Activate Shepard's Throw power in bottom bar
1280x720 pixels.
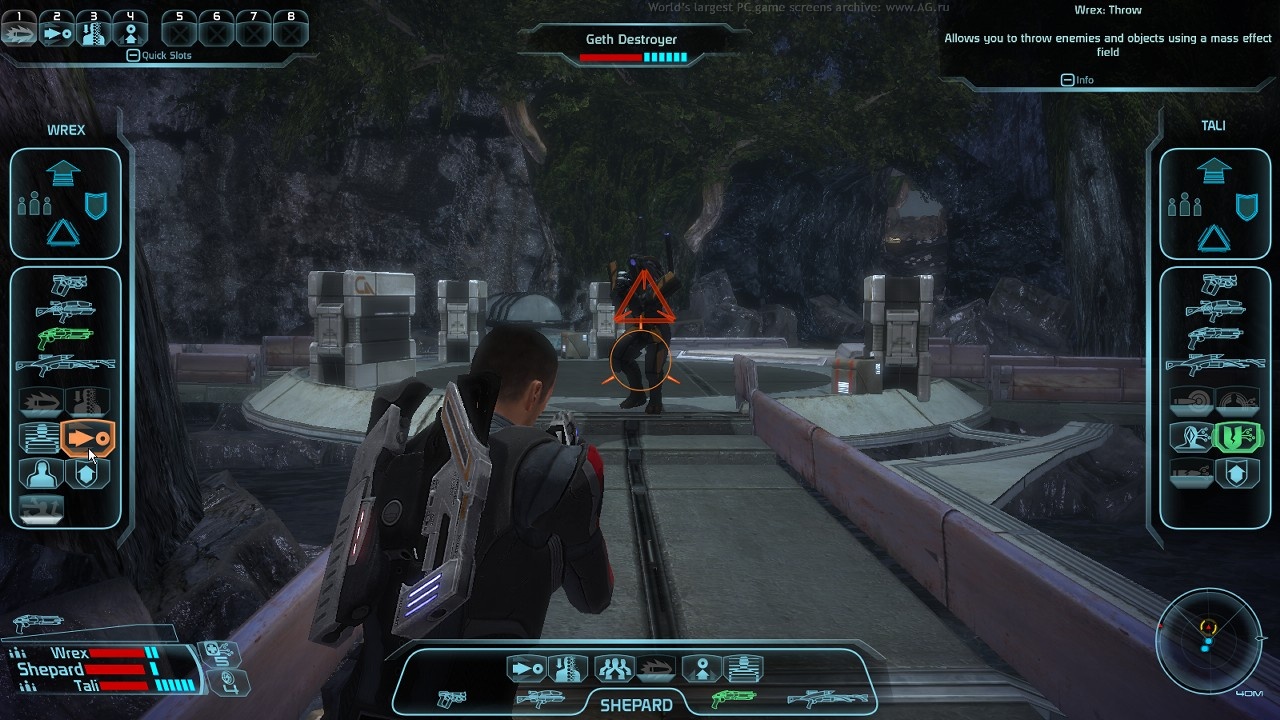point(526,668)
